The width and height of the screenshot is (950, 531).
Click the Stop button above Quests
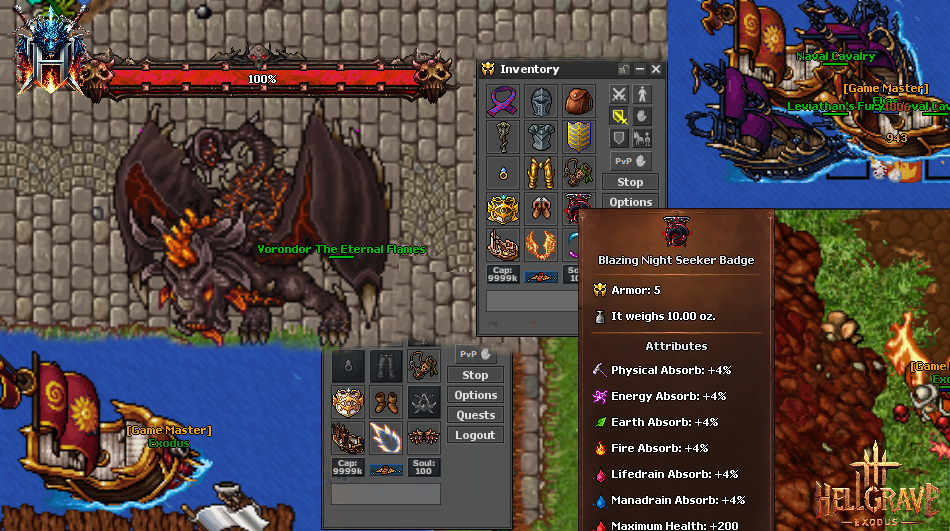pyautogui.click(x=475, y=375)
